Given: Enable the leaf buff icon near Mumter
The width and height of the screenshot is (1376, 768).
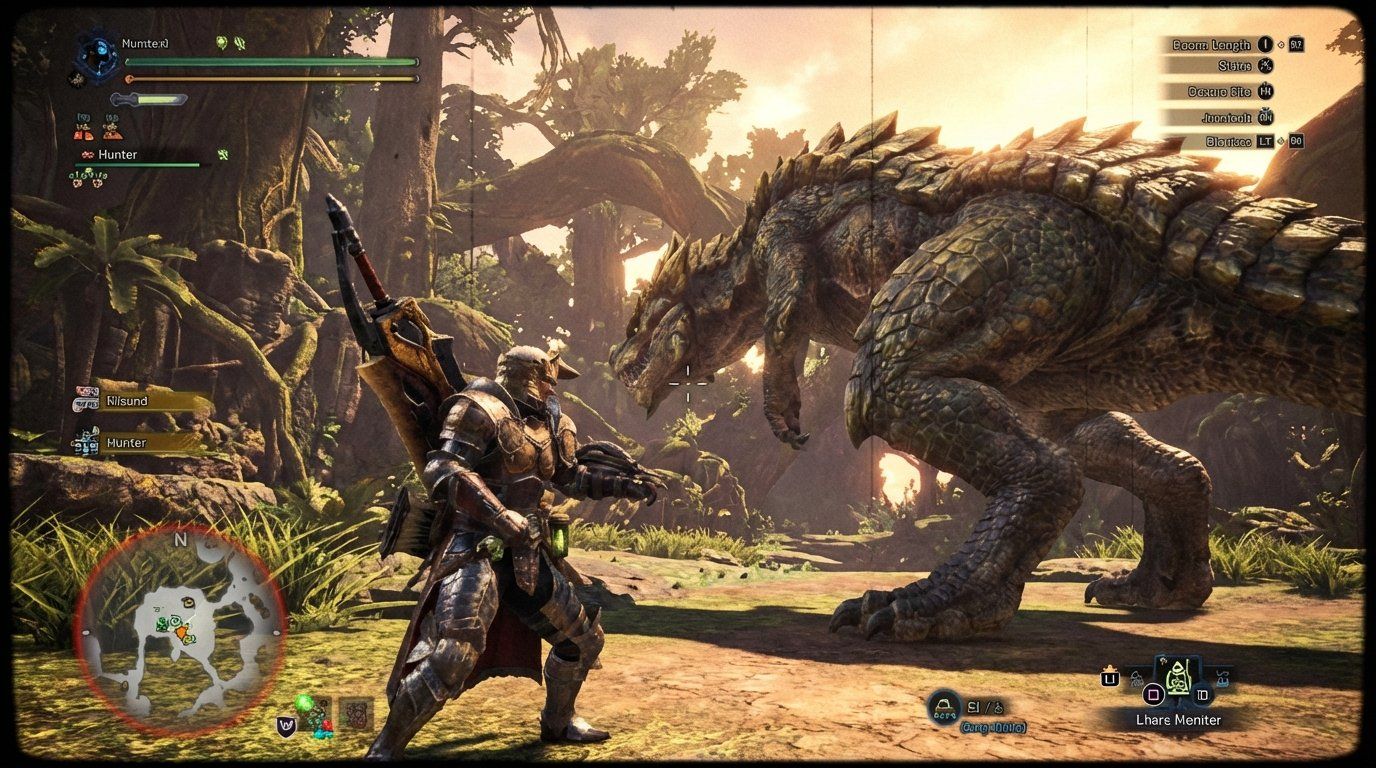Looking at the screenshot, I should click(x=221, y=43).
